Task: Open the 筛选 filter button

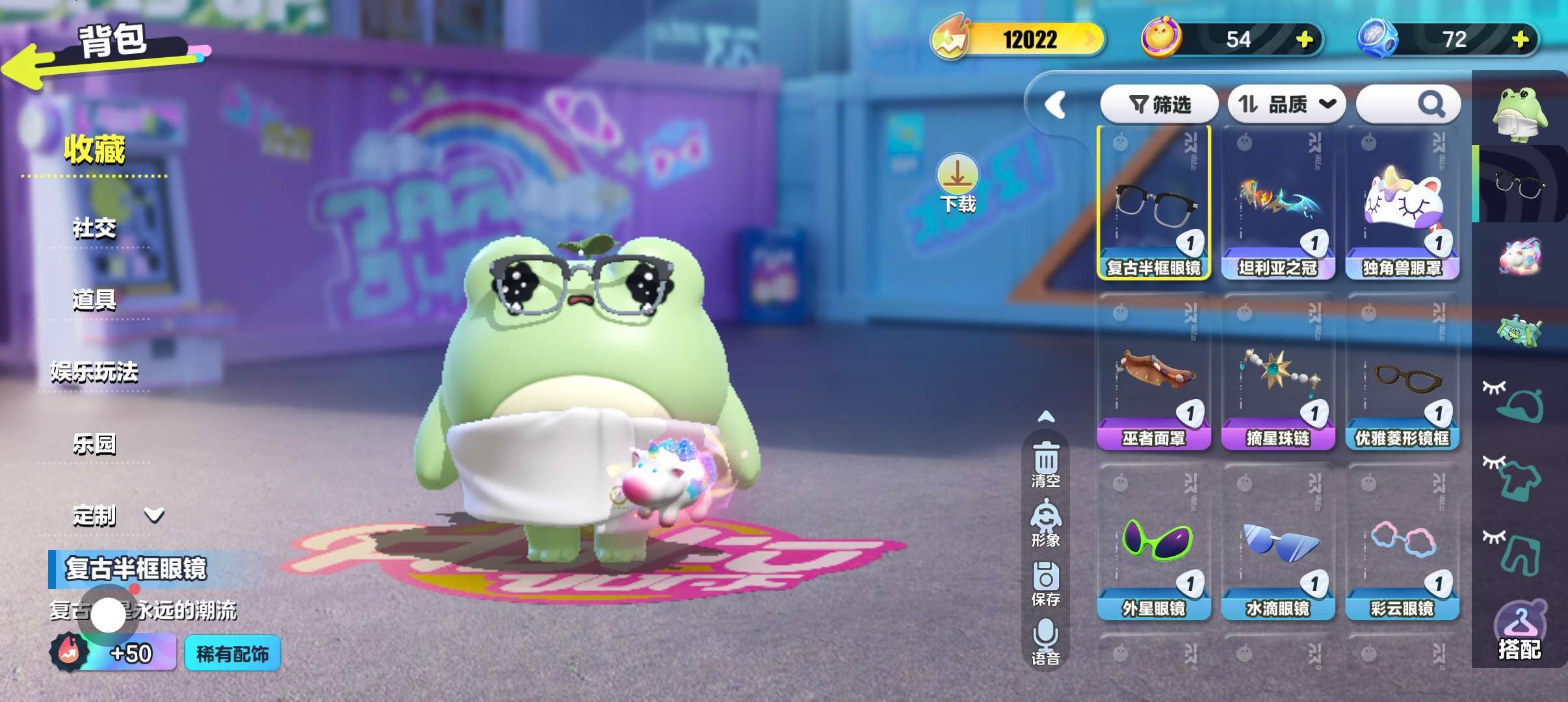Action: click(x=1159, y=104)
